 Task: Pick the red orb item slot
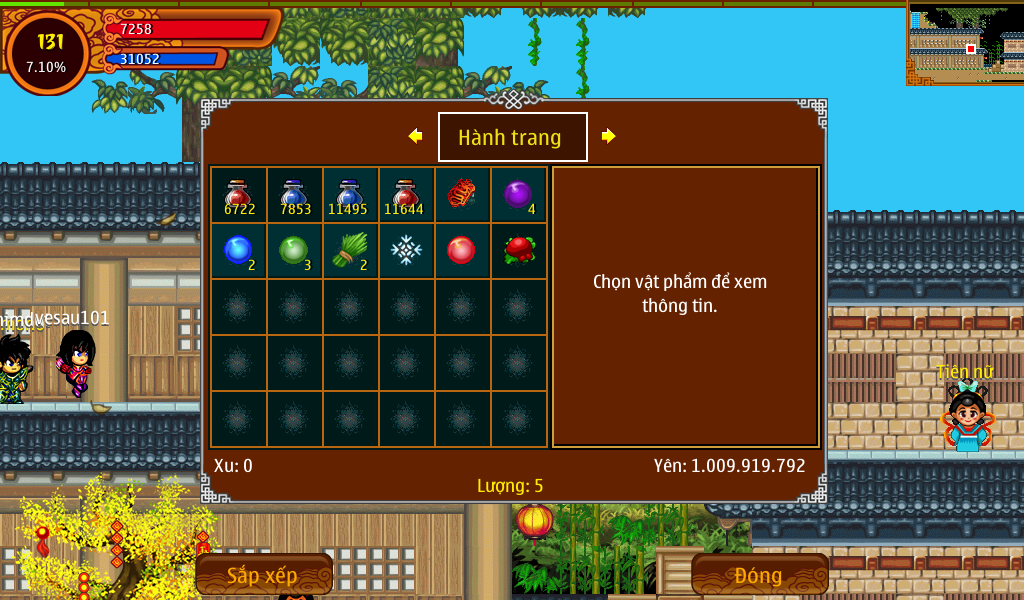click(462, 251)
